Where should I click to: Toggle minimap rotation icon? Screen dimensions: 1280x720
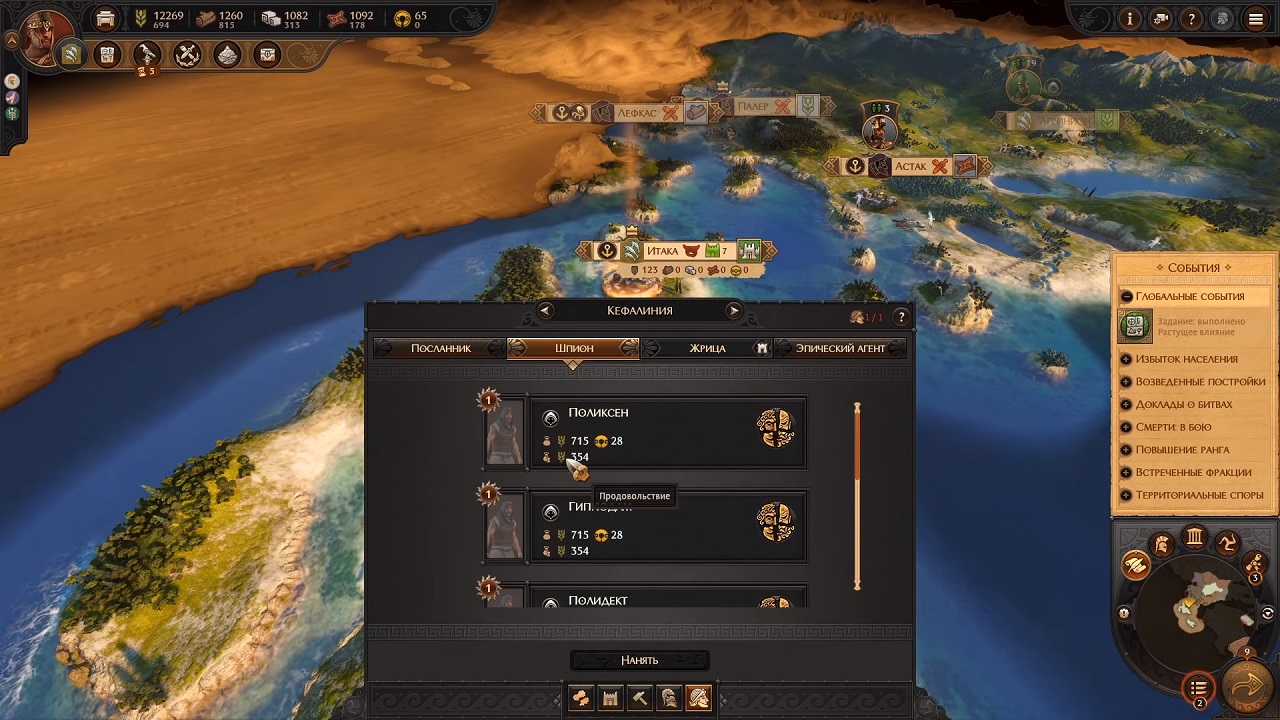1266,612
